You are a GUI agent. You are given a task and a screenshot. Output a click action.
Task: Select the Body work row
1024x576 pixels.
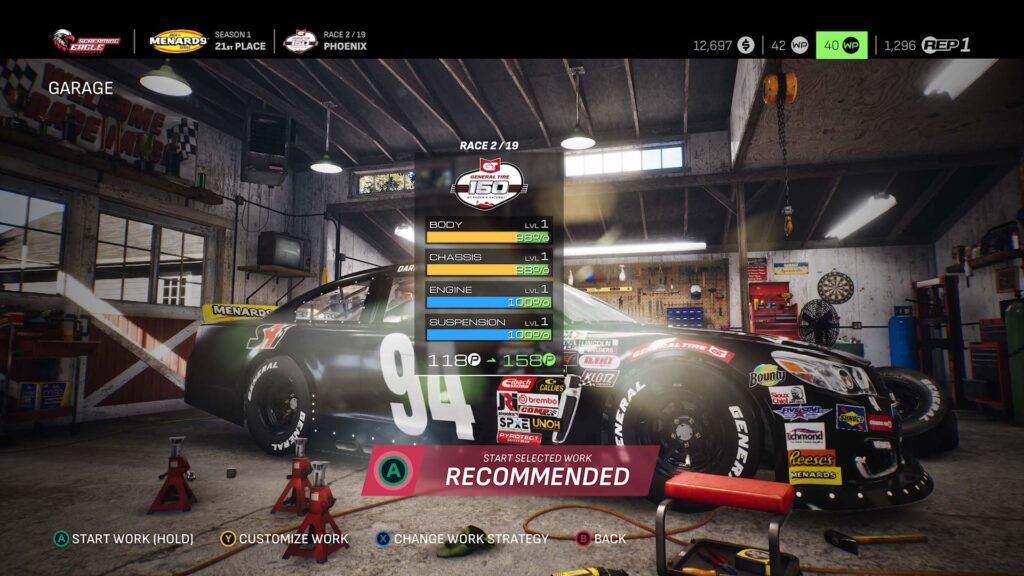coord(488,231)
